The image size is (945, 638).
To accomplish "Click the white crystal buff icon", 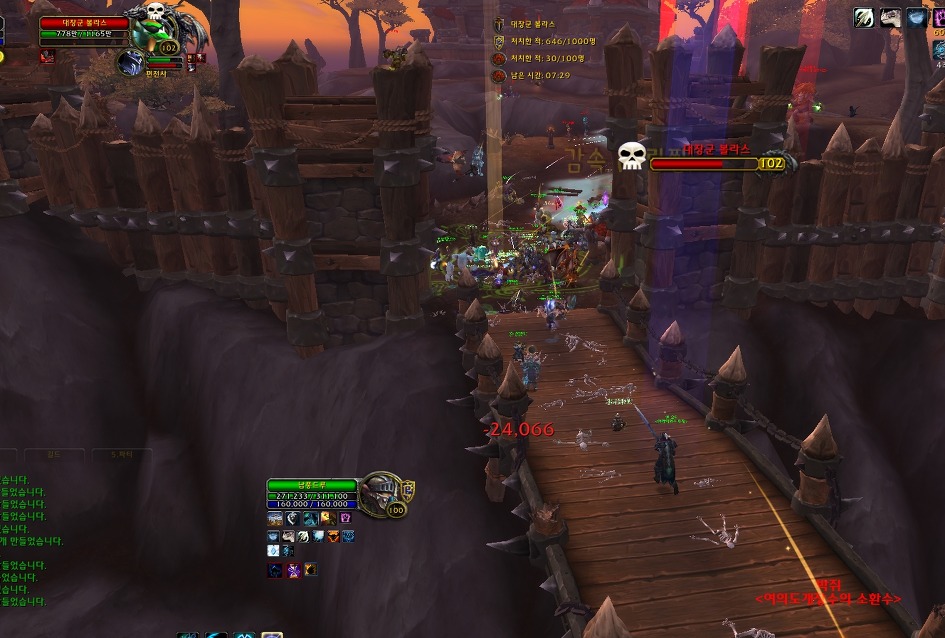I will tap(274, 551).
